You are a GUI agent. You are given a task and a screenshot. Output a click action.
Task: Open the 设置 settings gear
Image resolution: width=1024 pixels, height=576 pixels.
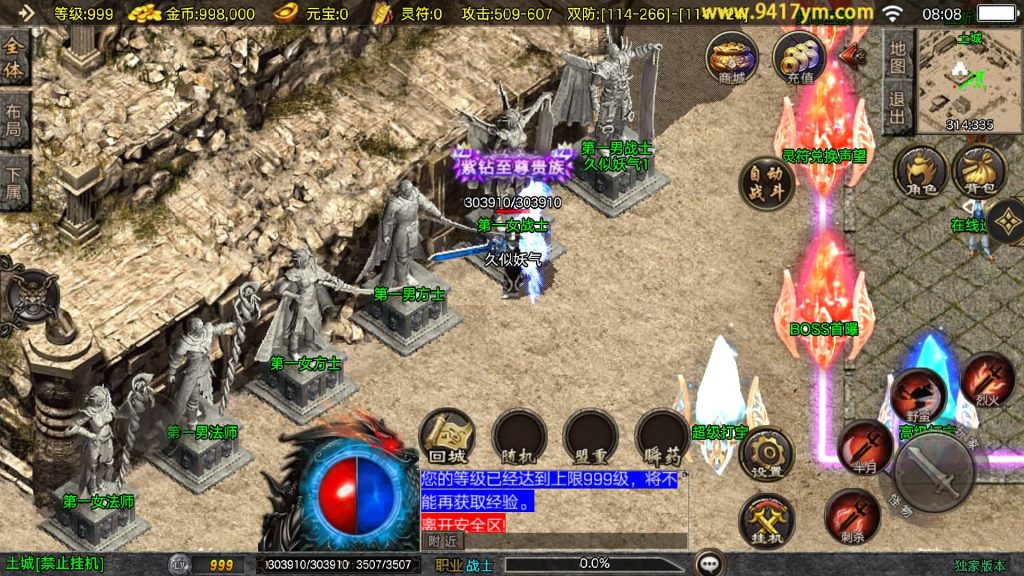pos(767,455)
